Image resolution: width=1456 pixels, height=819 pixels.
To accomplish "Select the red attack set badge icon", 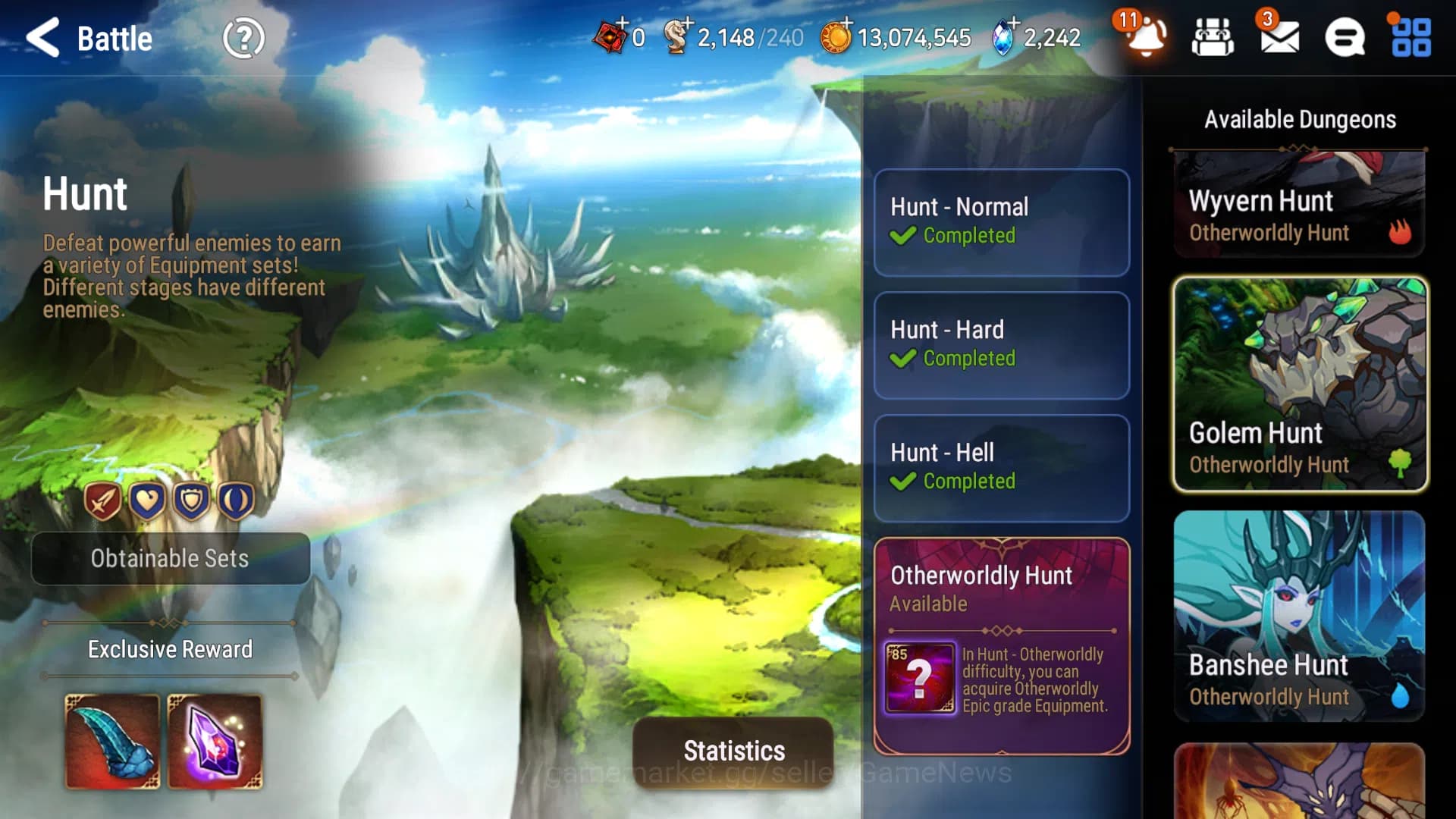I will tap(104, 500).
